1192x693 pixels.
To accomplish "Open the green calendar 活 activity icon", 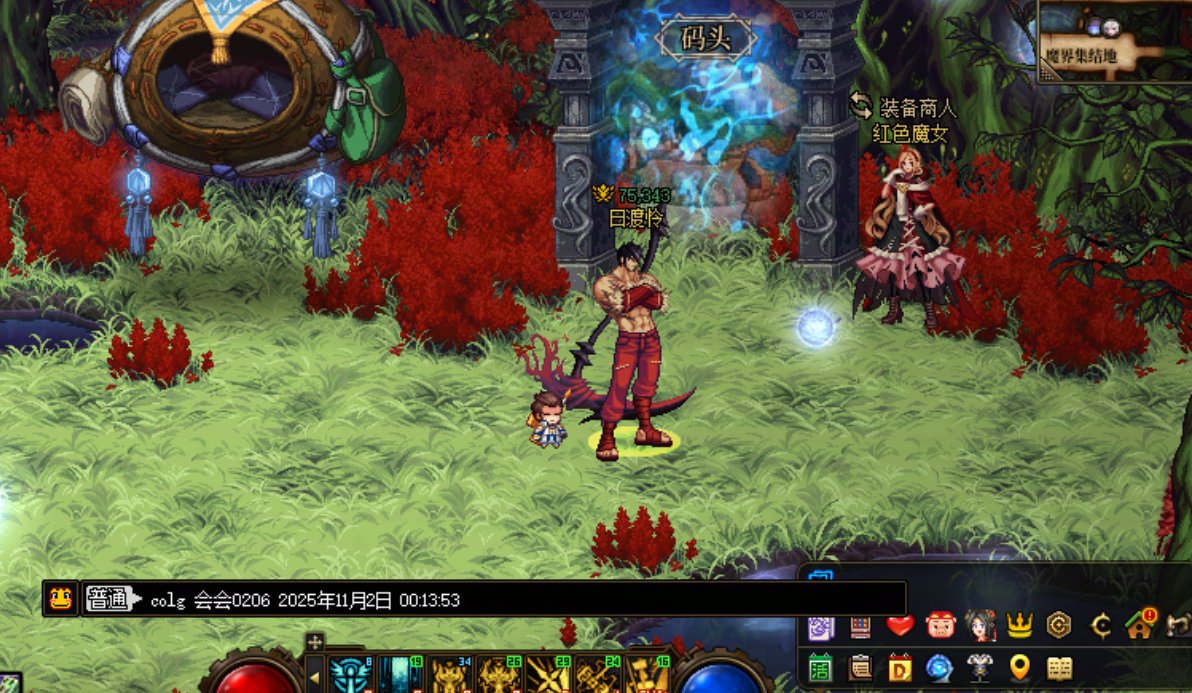I will [821, 667].
